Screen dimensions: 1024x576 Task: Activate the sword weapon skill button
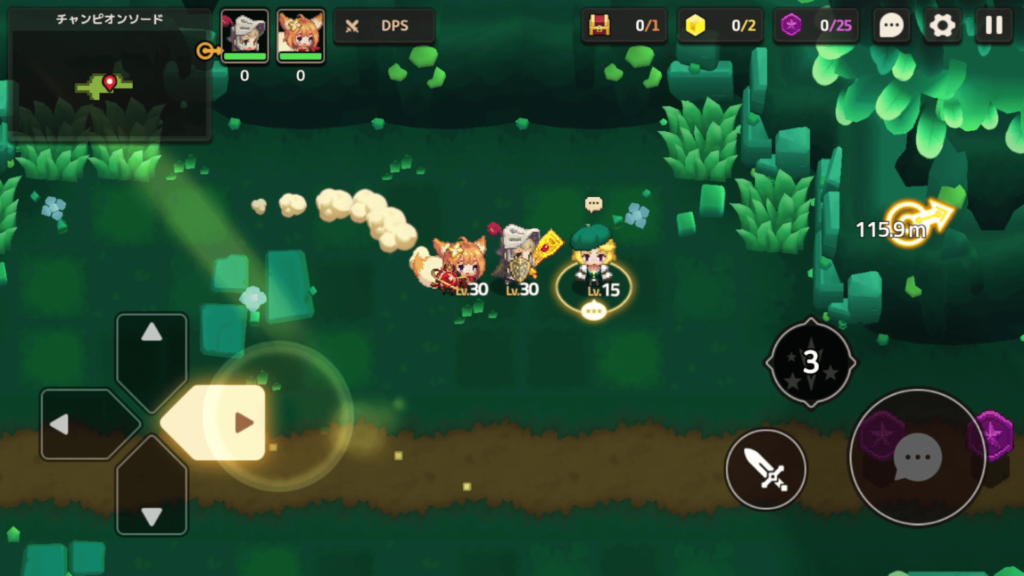766,468
